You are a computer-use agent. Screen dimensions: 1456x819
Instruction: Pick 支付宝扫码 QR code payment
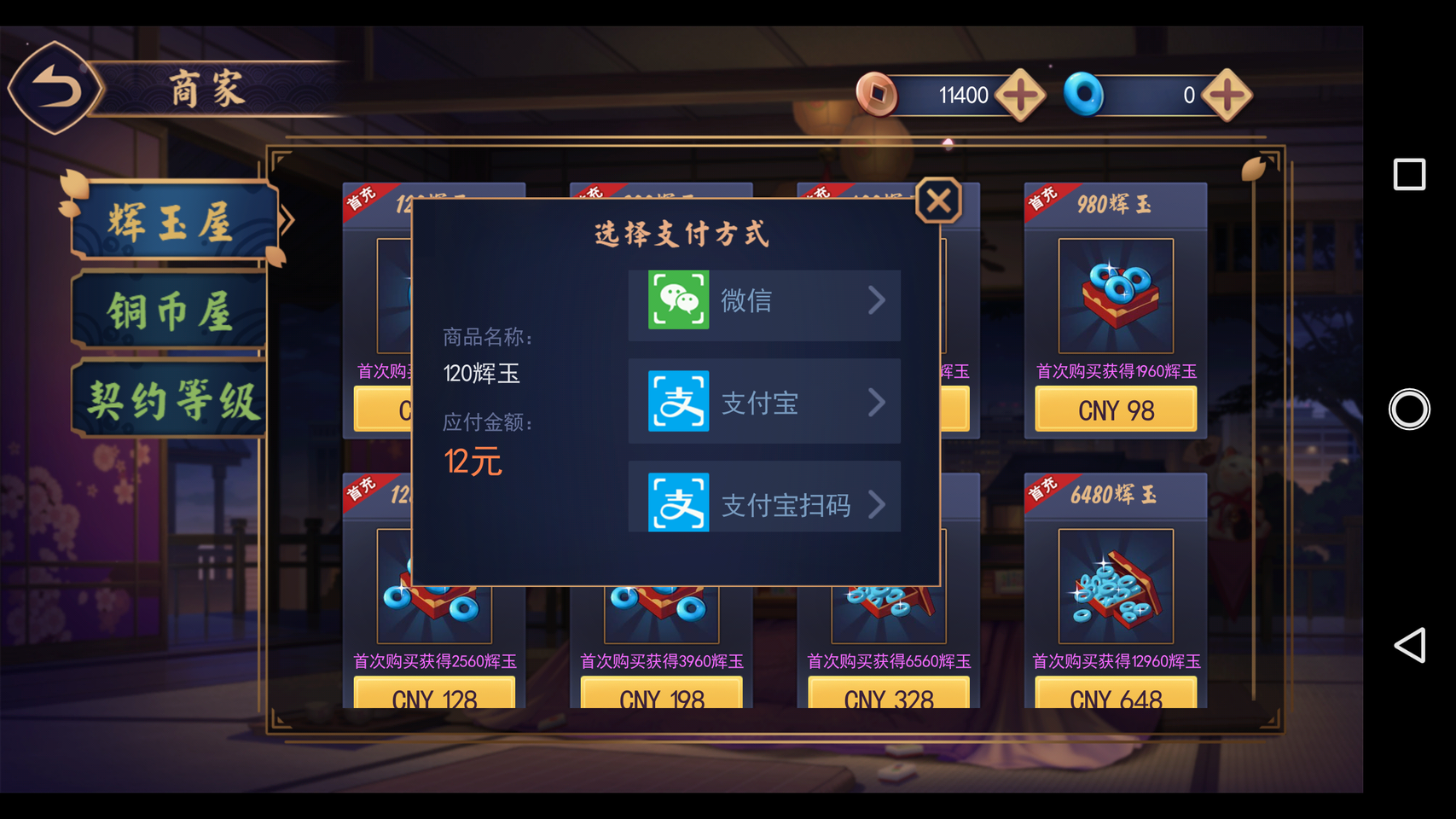click(x=764, y=504)
